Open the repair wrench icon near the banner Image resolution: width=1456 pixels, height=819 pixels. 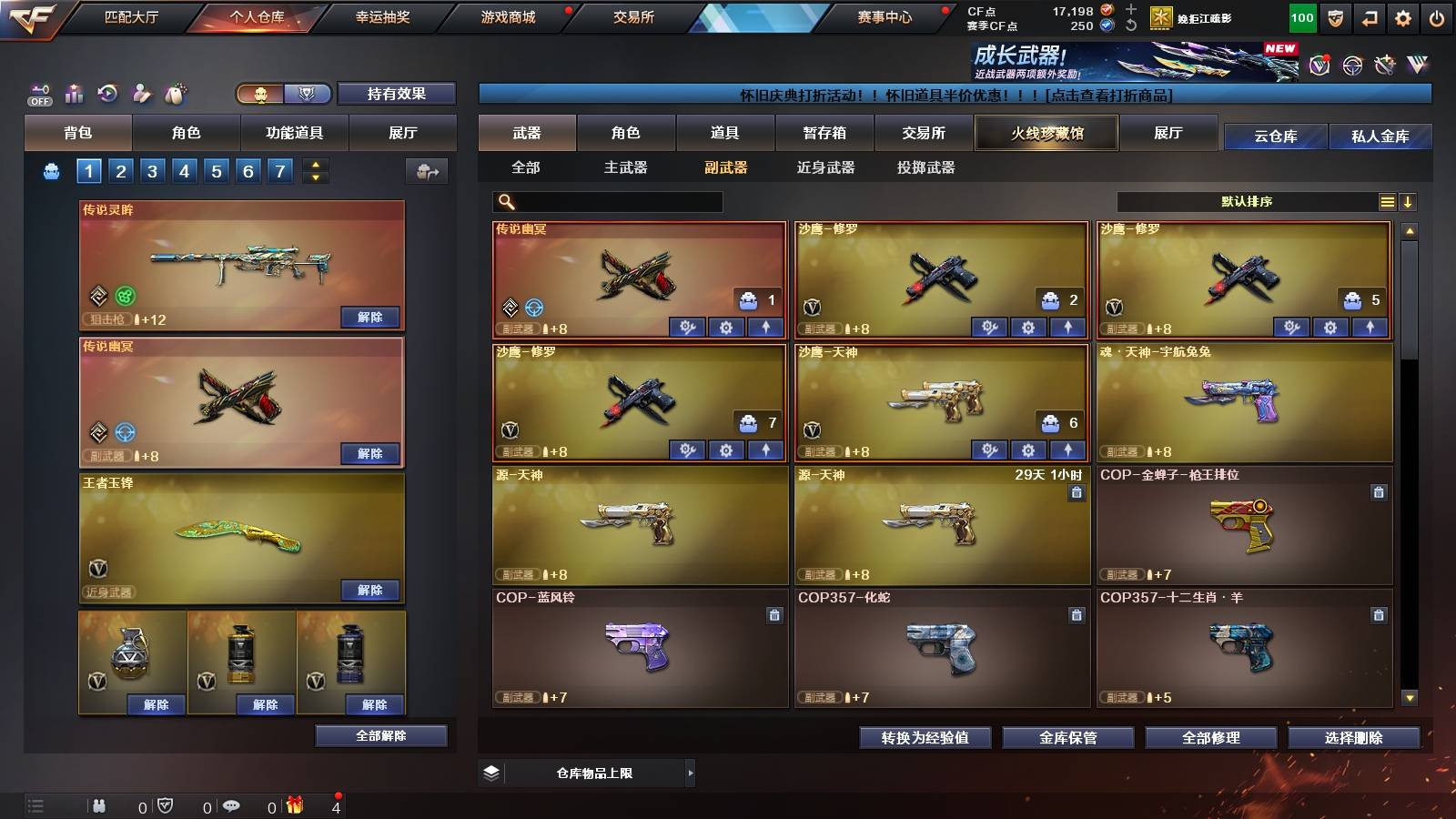click(x=1383, y=65)
